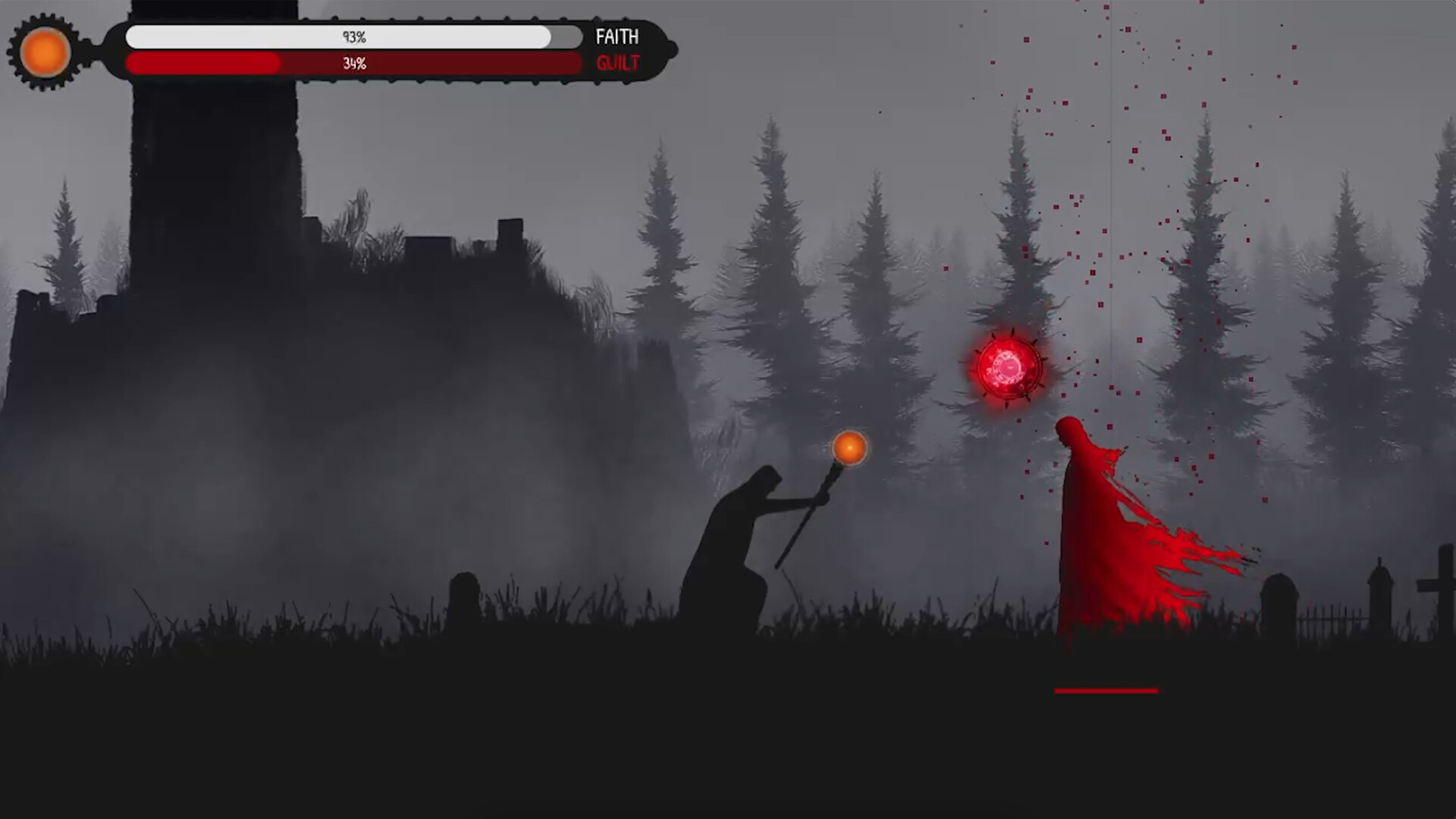Toggle the GUILT bar display
Viewport: 1456px width, 819px height.
coord(341,64)
